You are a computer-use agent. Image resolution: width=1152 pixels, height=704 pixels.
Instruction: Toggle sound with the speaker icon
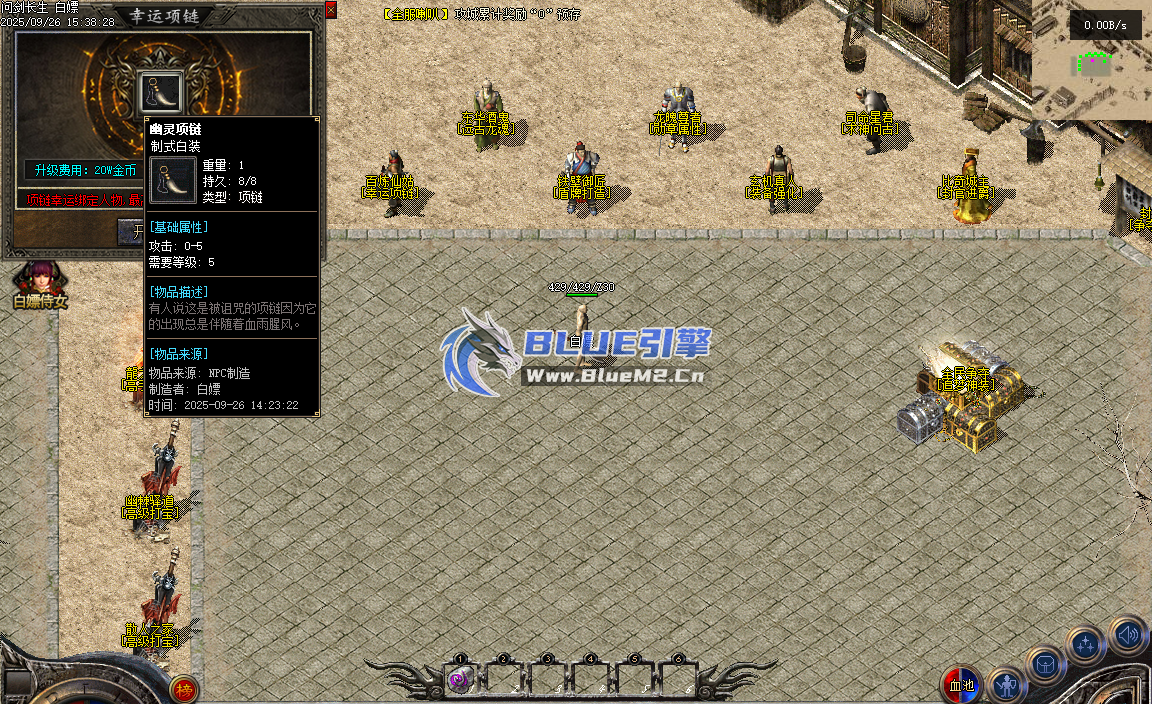coord(1128,634)
